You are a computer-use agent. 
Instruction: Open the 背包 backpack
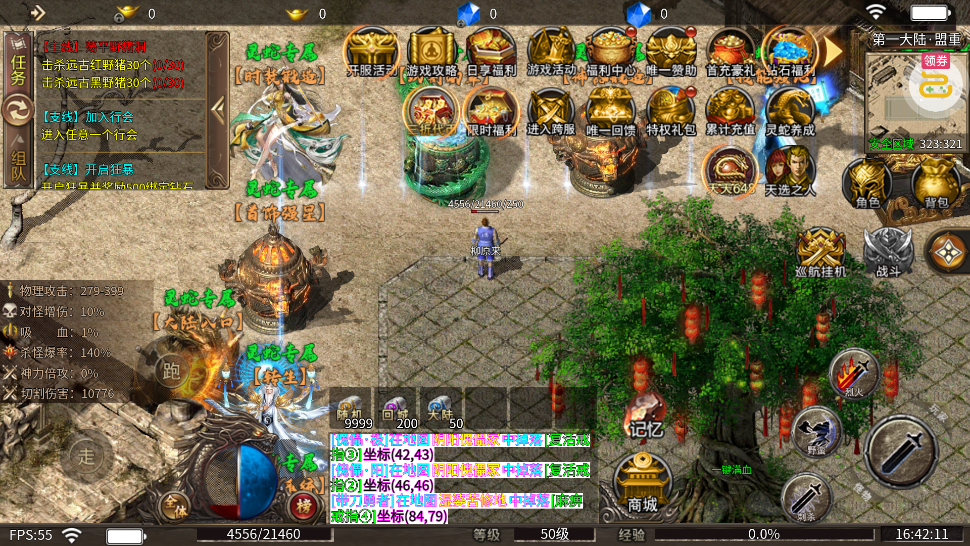(x=935, y=184)
